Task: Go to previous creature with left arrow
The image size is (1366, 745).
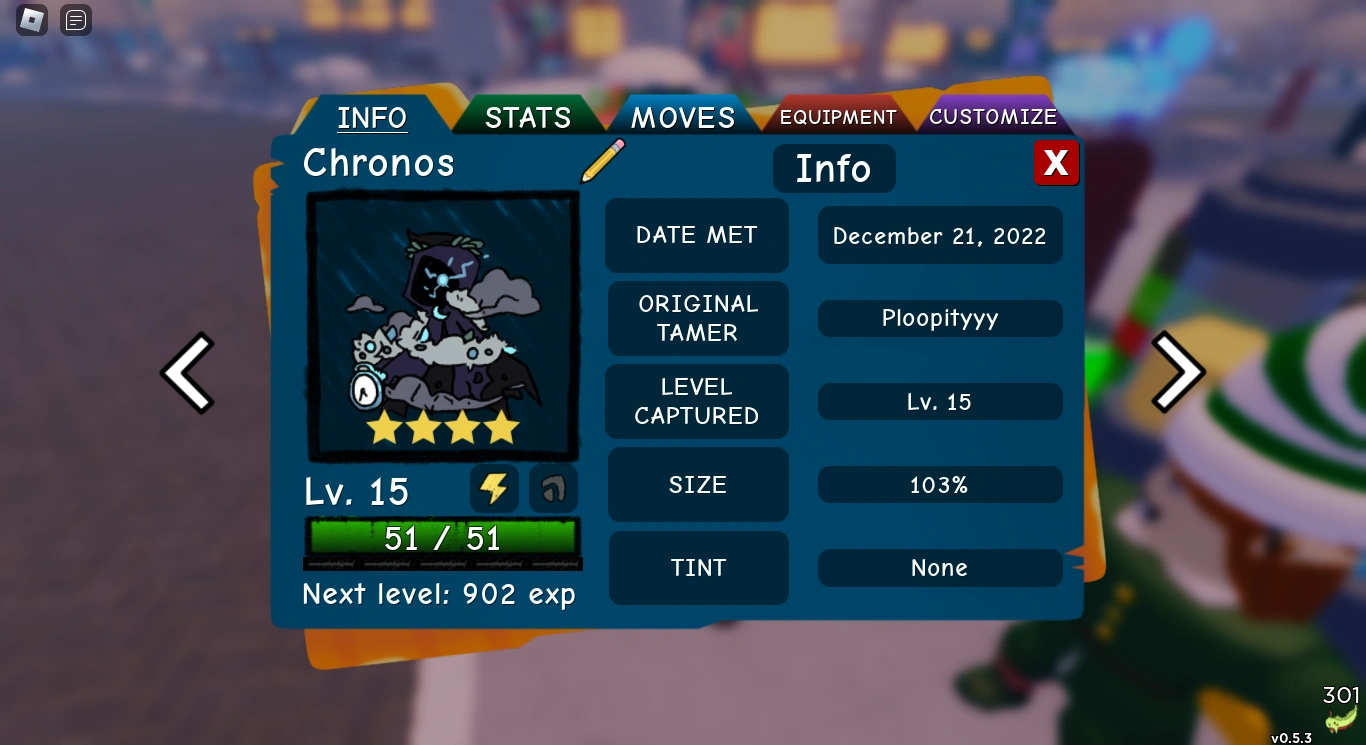Action: (188, 372)
